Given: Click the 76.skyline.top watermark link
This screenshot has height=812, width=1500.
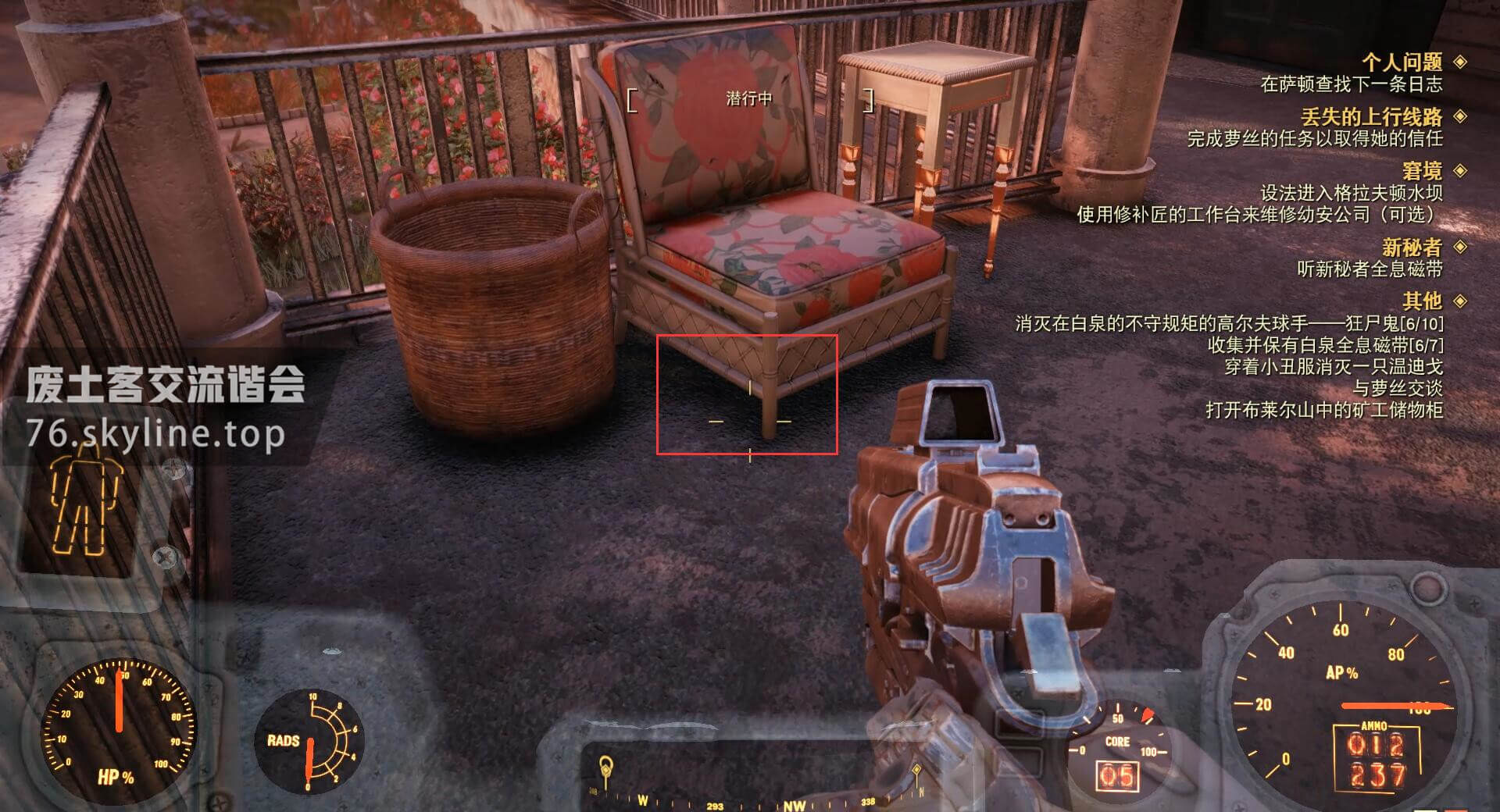Looking at the screenshot, I should tap(155, 433).
